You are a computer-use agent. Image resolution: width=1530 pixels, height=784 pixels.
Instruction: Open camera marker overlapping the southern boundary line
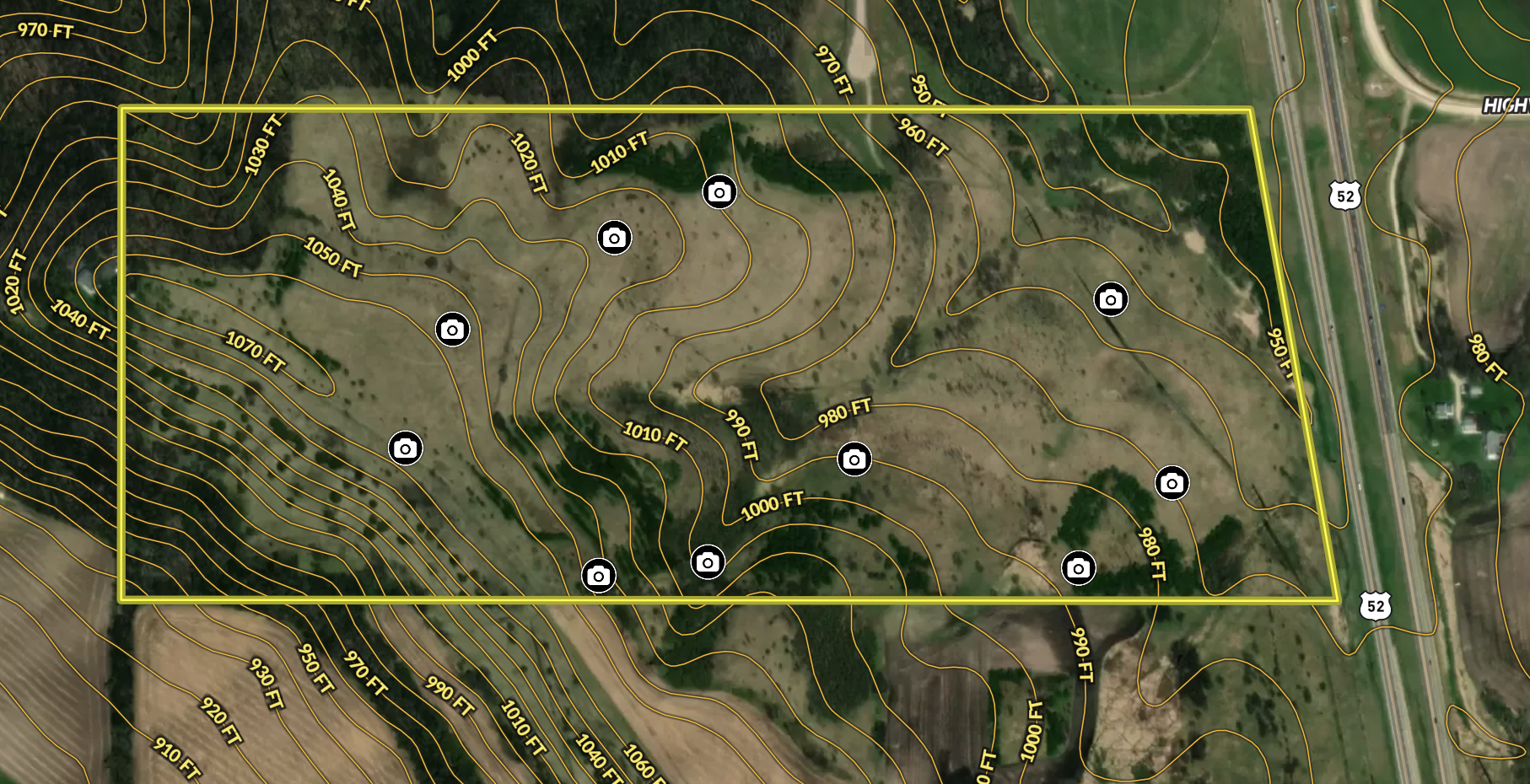coord(599,576)
